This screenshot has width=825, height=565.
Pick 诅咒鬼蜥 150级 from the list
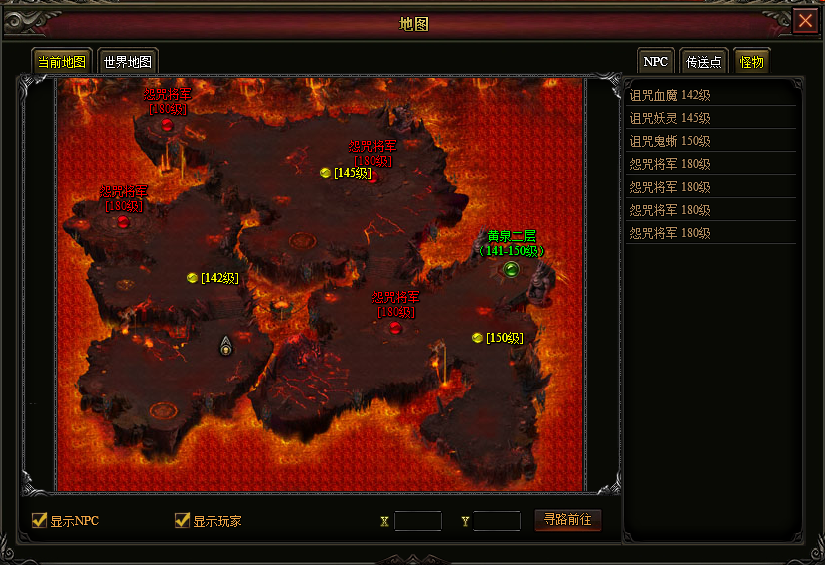[x=670, y=141]
